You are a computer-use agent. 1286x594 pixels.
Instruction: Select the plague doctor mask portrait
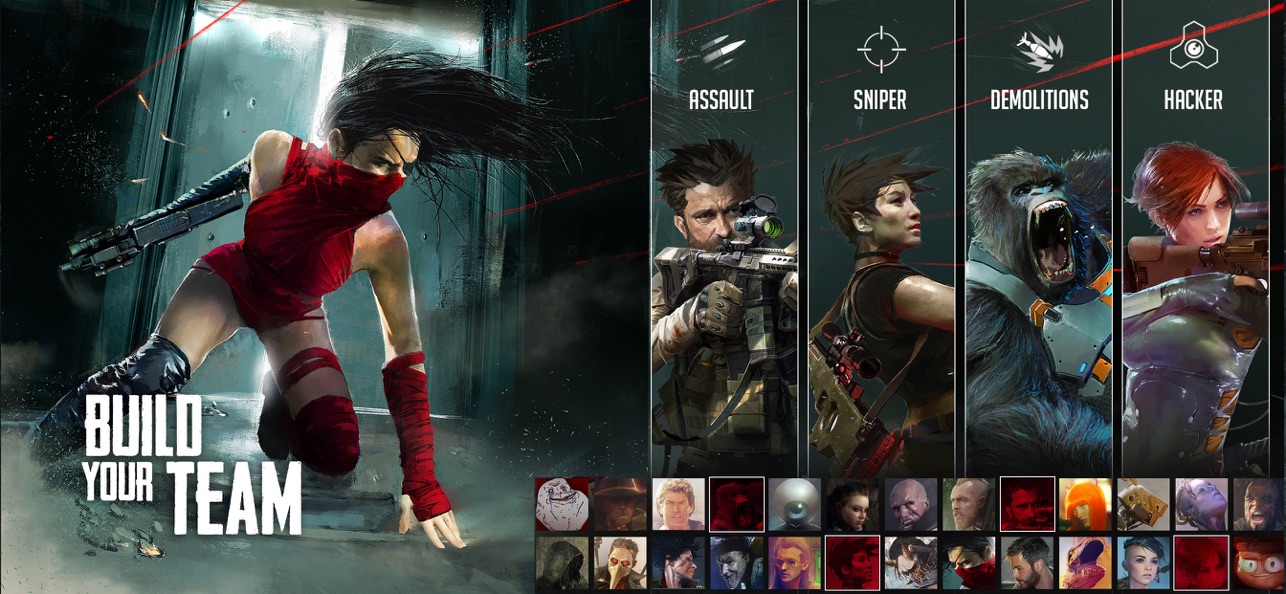(x=620, y=563)
